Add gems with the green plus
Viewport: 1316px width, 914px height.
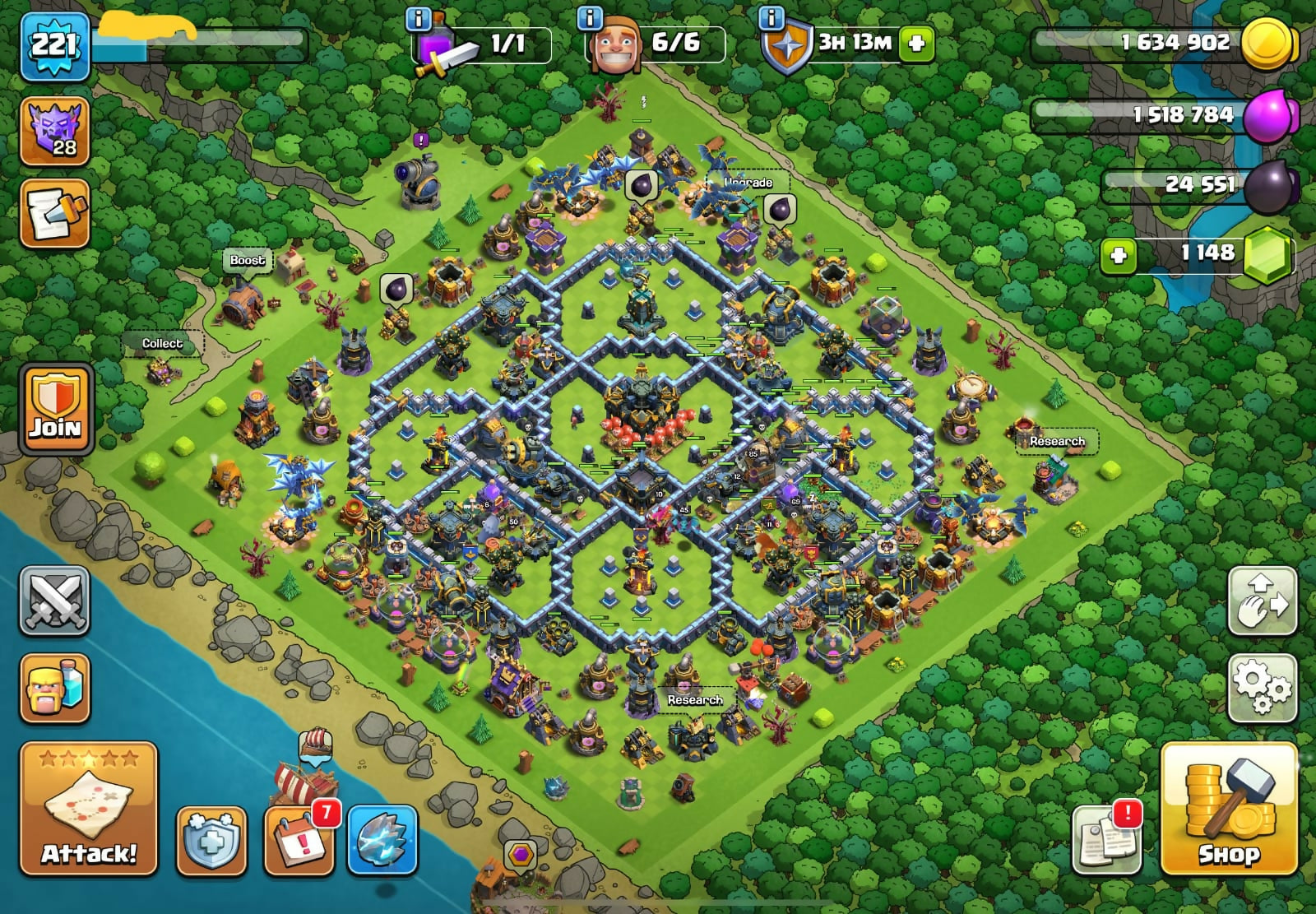(x=1119, y=255)
